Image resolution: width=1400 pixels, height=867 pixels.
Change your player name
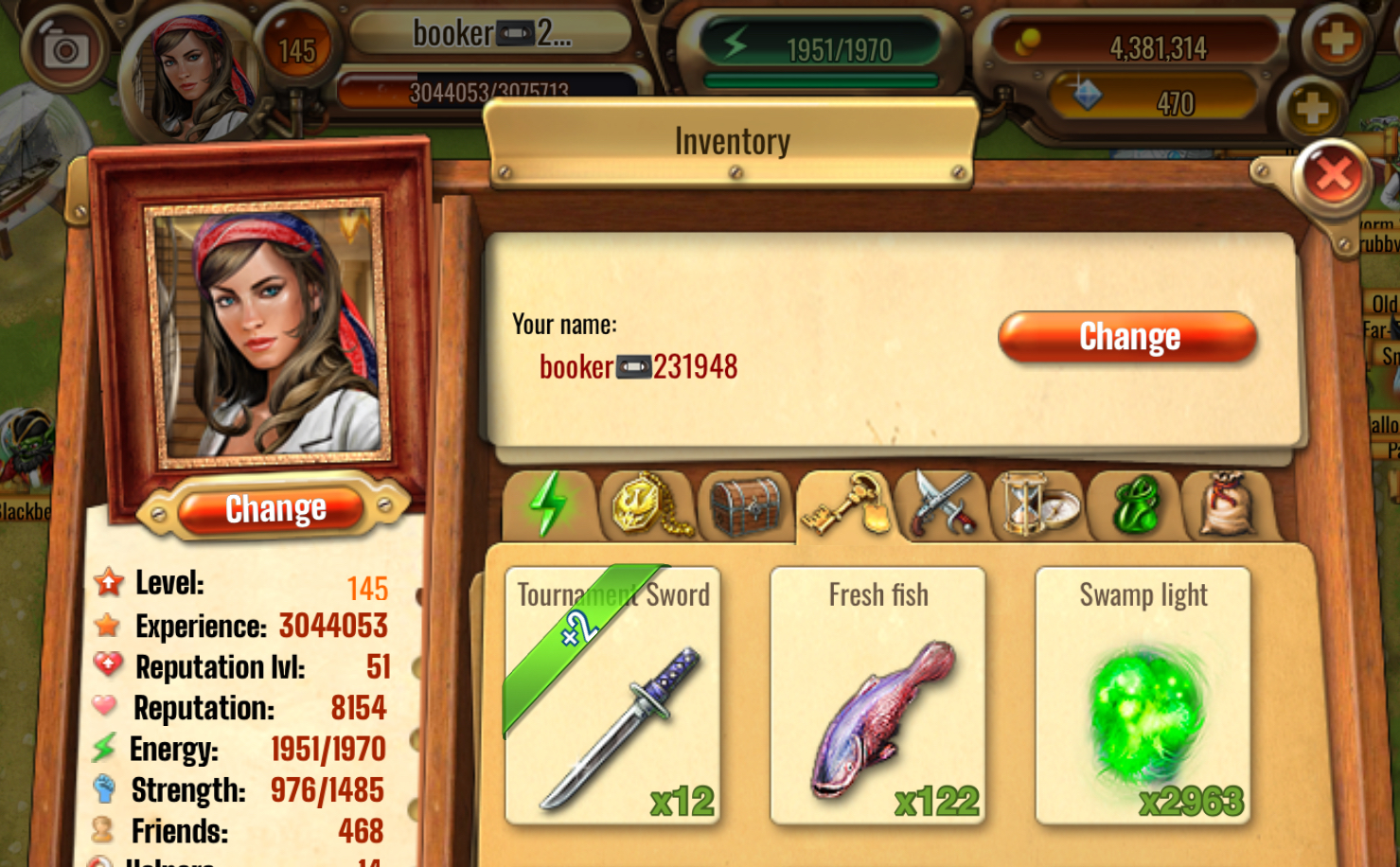click(x=1127, y=337)
